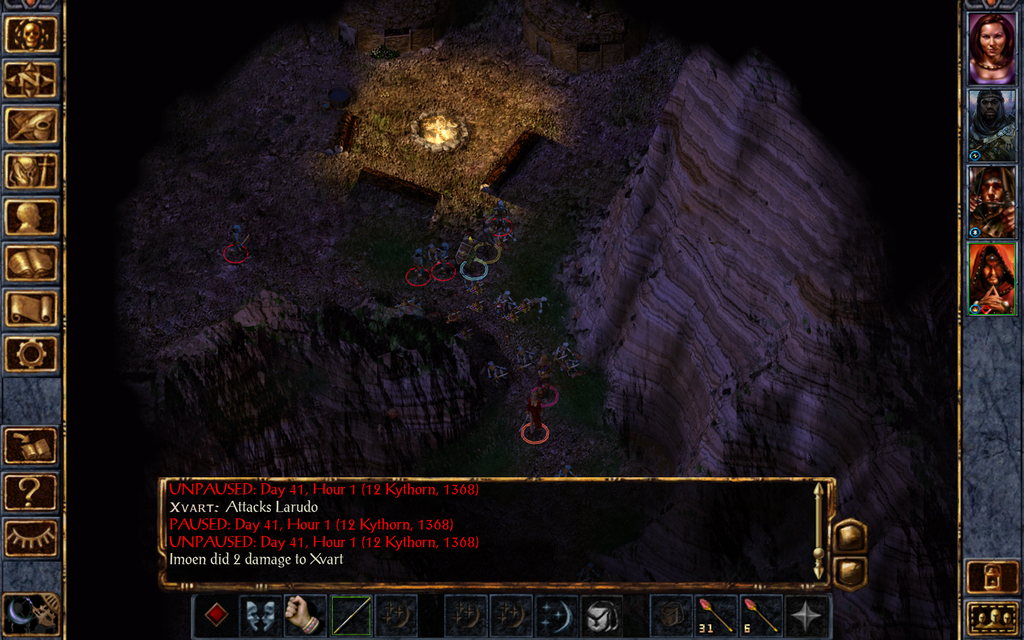
Task: Open the priest scroll screen
Action: tap(30, 308)
